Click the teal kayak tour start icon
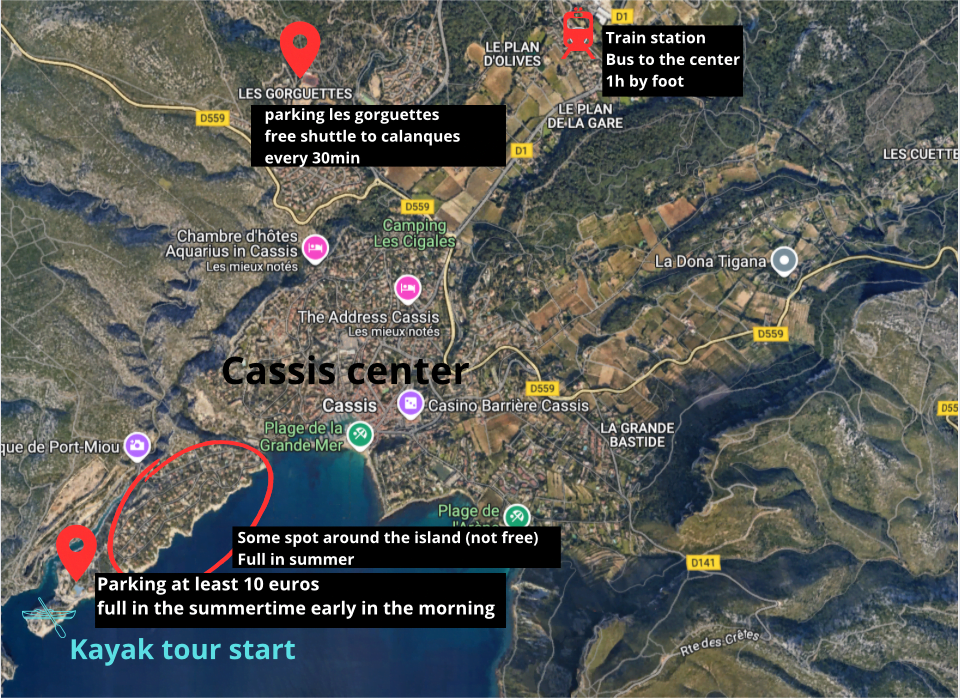The width and height of the screenshot is (960, 698). (44, 617)
